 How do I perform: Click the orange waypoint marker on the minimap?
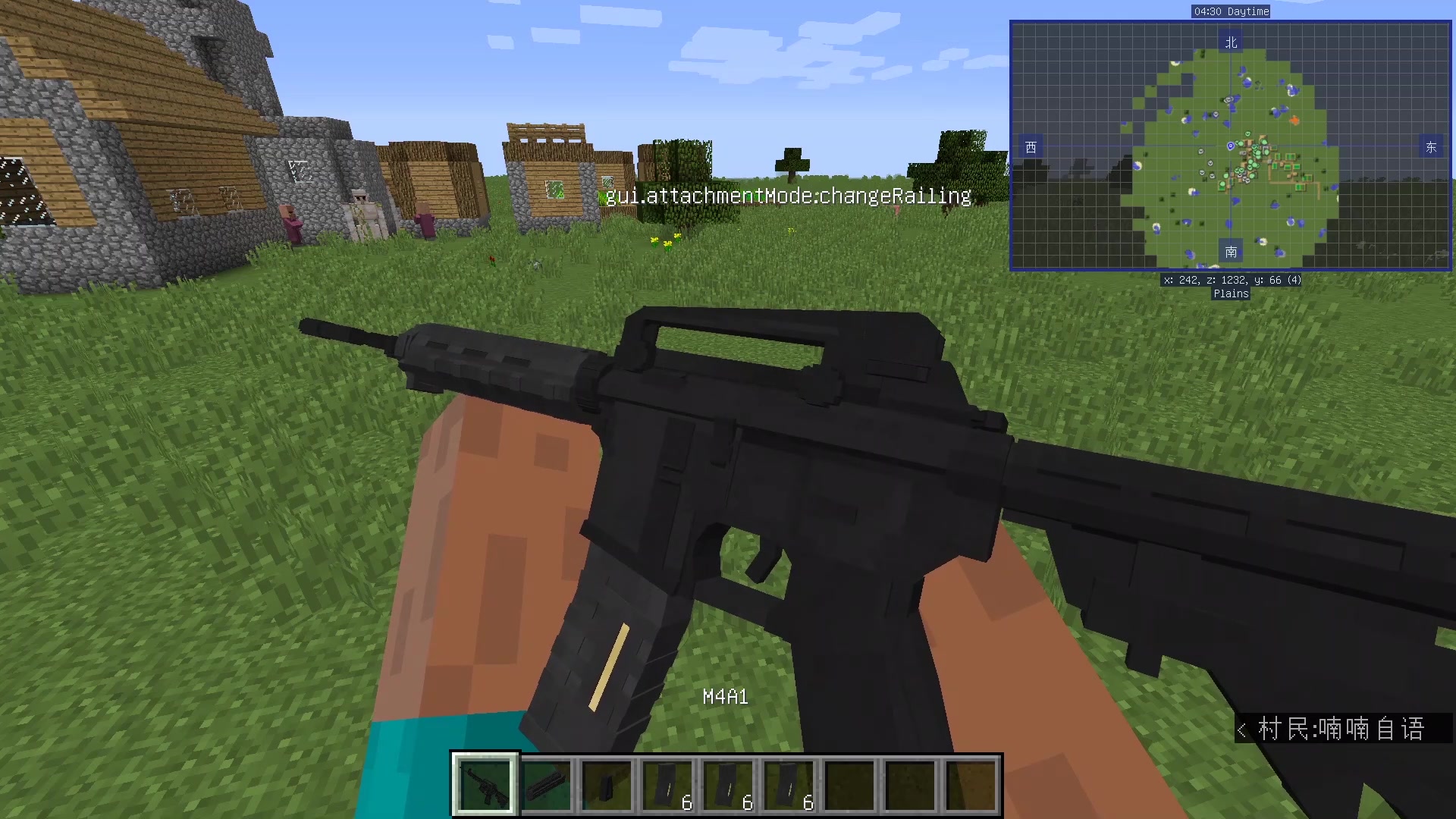(x=1294, y=118)
